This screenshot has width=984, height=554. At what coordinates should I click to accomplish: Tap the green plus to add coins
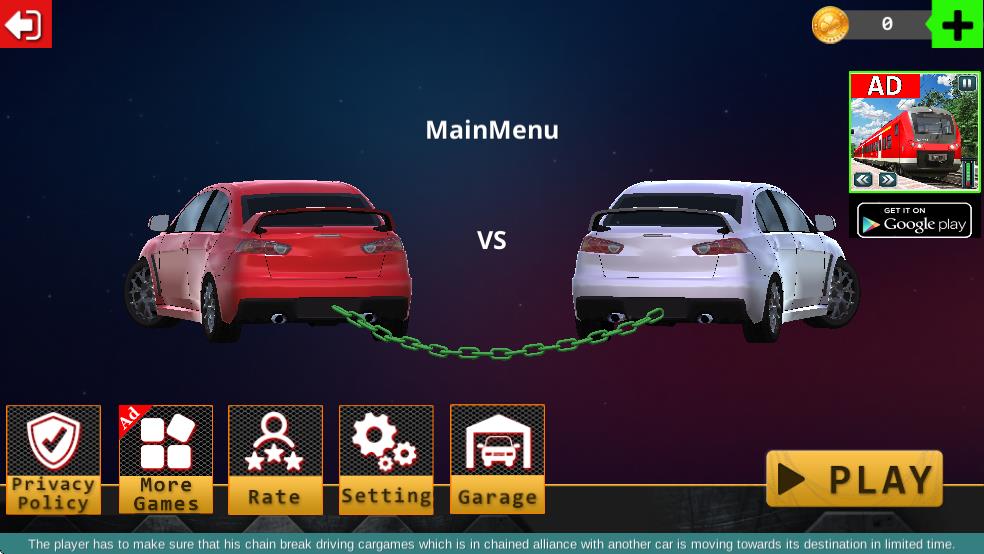(957, 25)
